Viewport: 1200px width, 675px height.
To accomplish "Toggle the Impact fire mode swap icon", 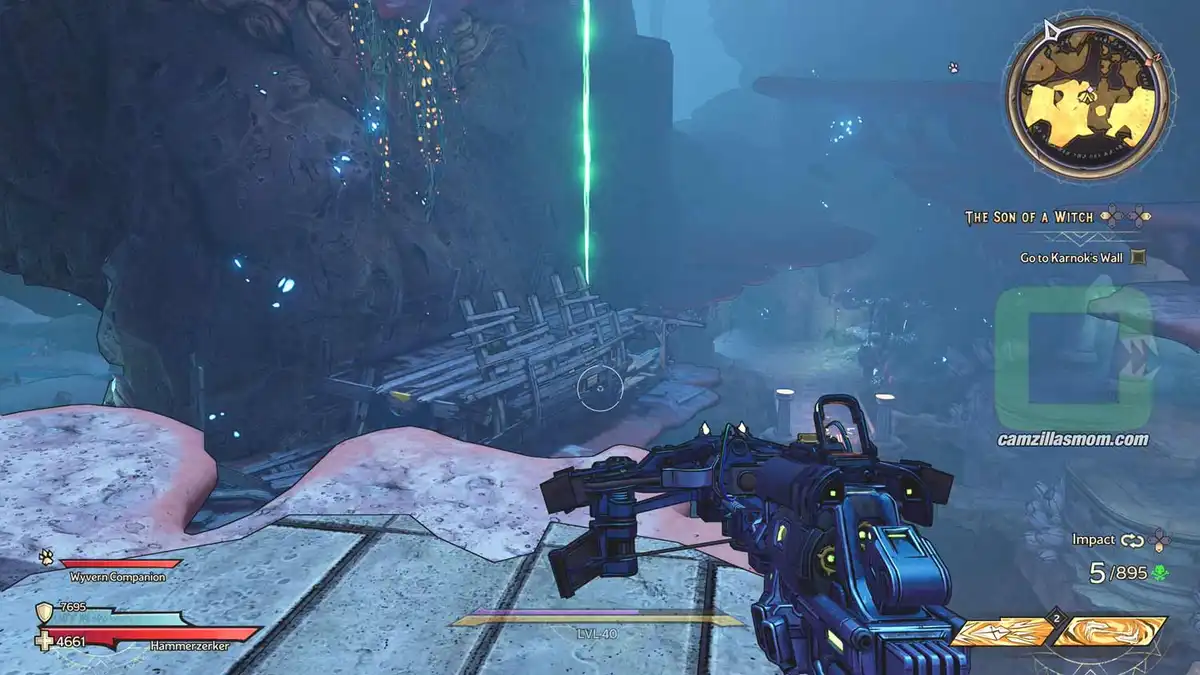I will [1131, 540].
